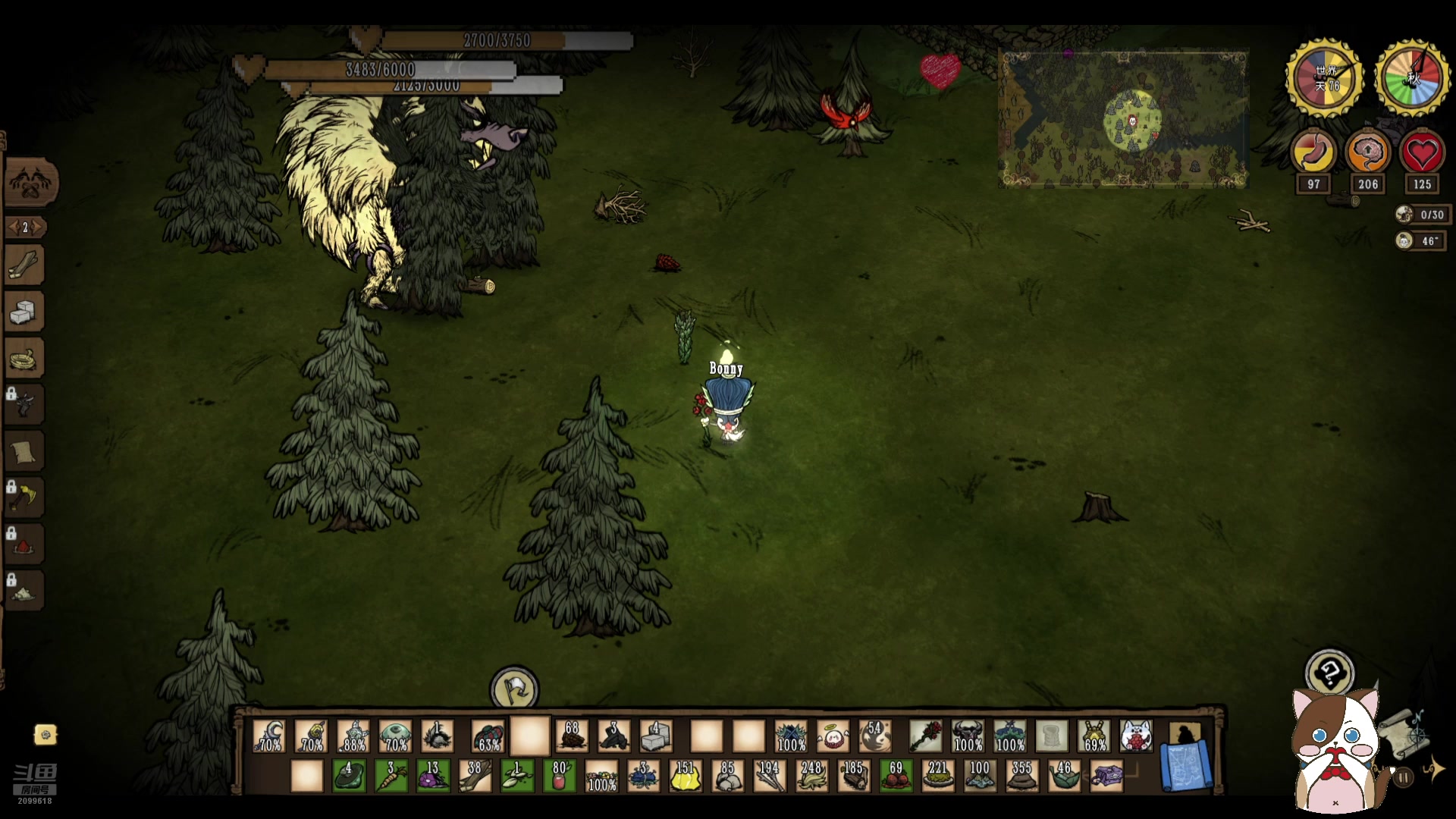Select the horned helmet equipment slot
Image resolution: width=1456 pixels, height=819 pixels.
point(968,736)
